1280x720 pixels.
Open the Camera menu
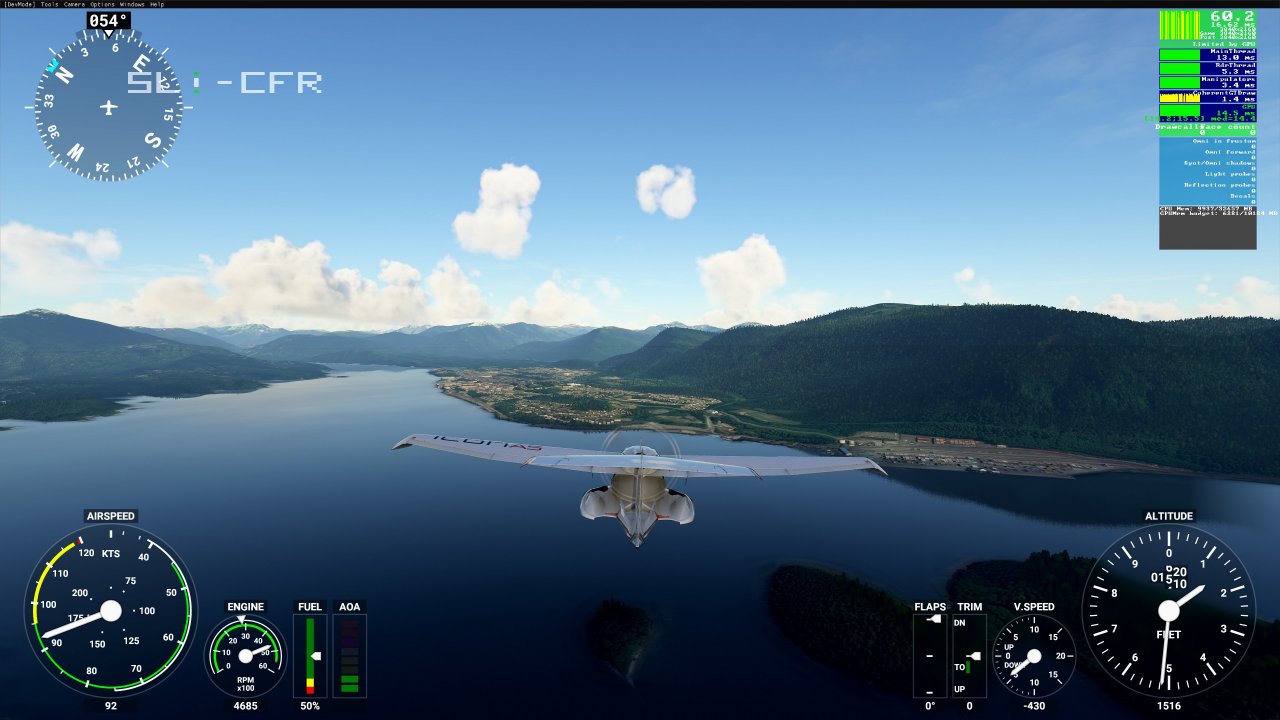72,4
